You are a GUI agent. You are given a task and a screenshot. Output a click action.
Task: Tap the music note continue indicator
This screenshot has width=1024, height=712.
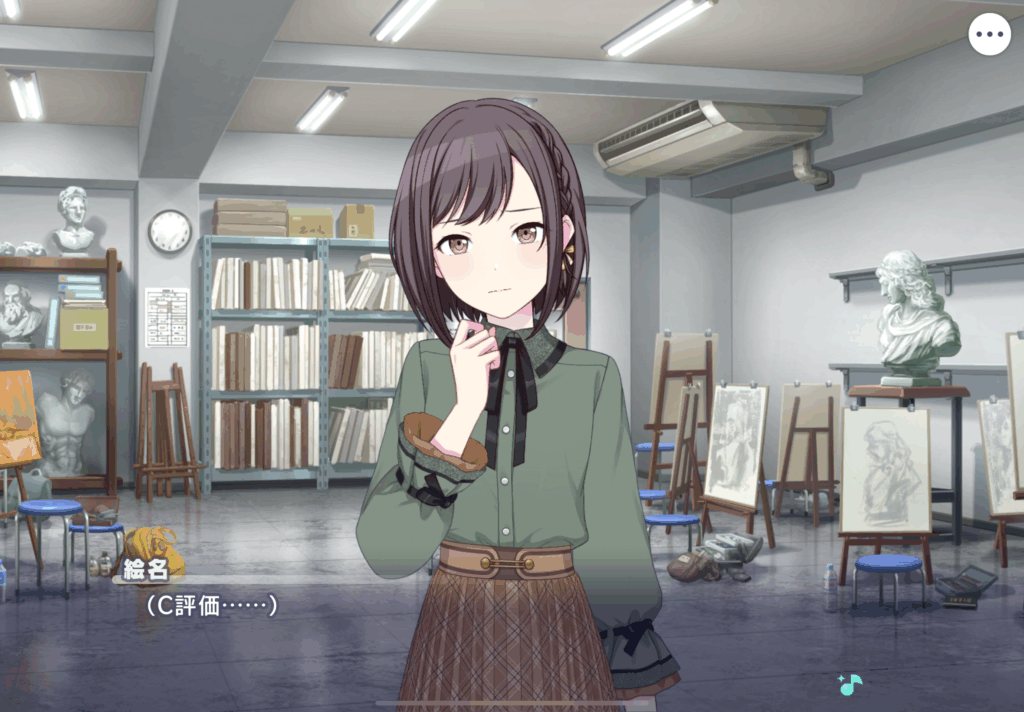(x=850, y=685)
